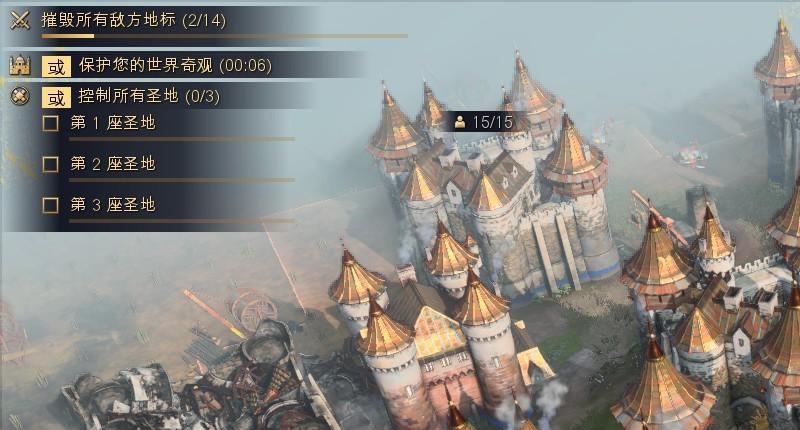Viewport: 800px width, 430px height.
Task: Click the castle wonder victory icon
Action: [x=18, y=66]
